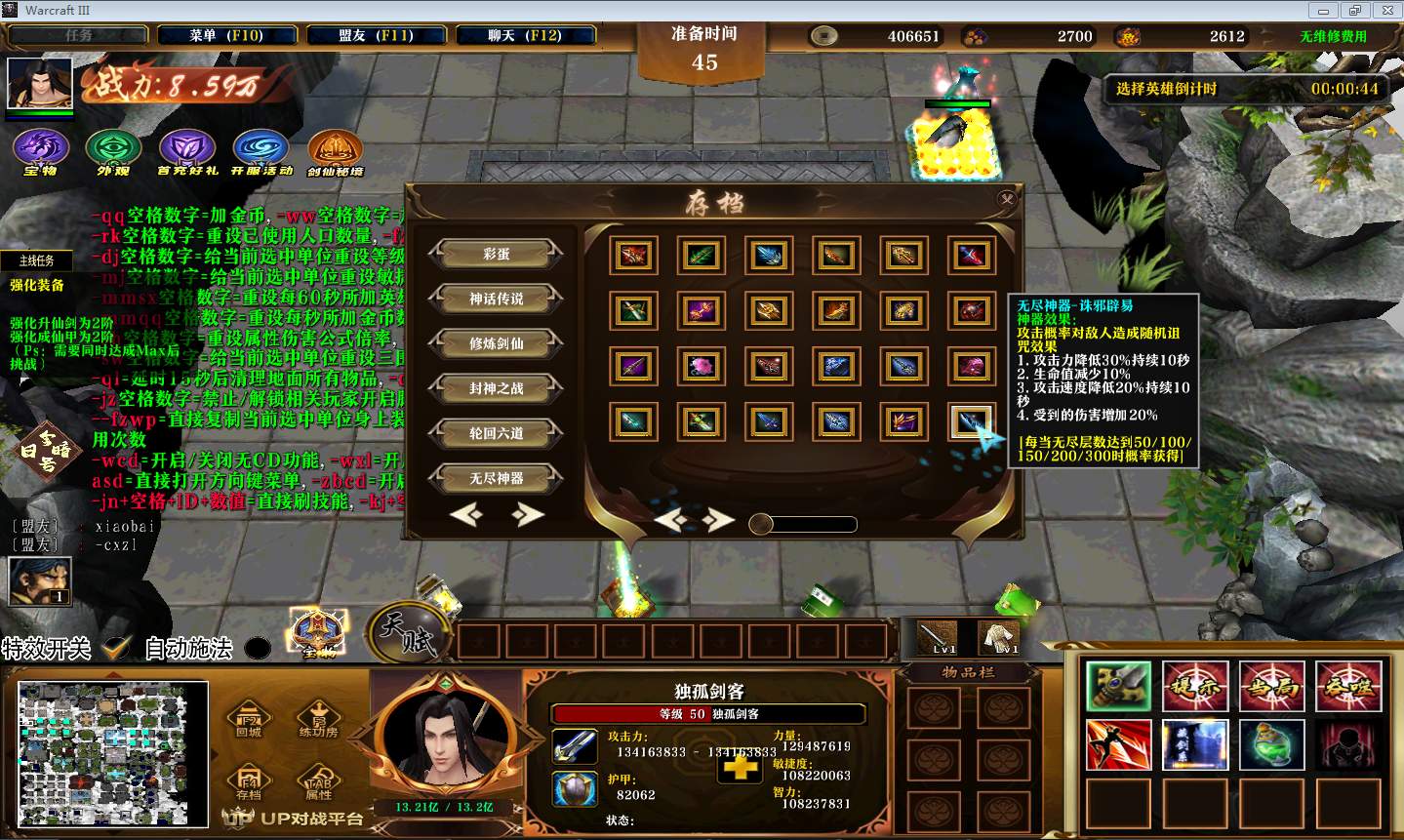Select the 彩蛋 category
The height and width of the screenshot is (840, 1404).
tap(496, 254)
